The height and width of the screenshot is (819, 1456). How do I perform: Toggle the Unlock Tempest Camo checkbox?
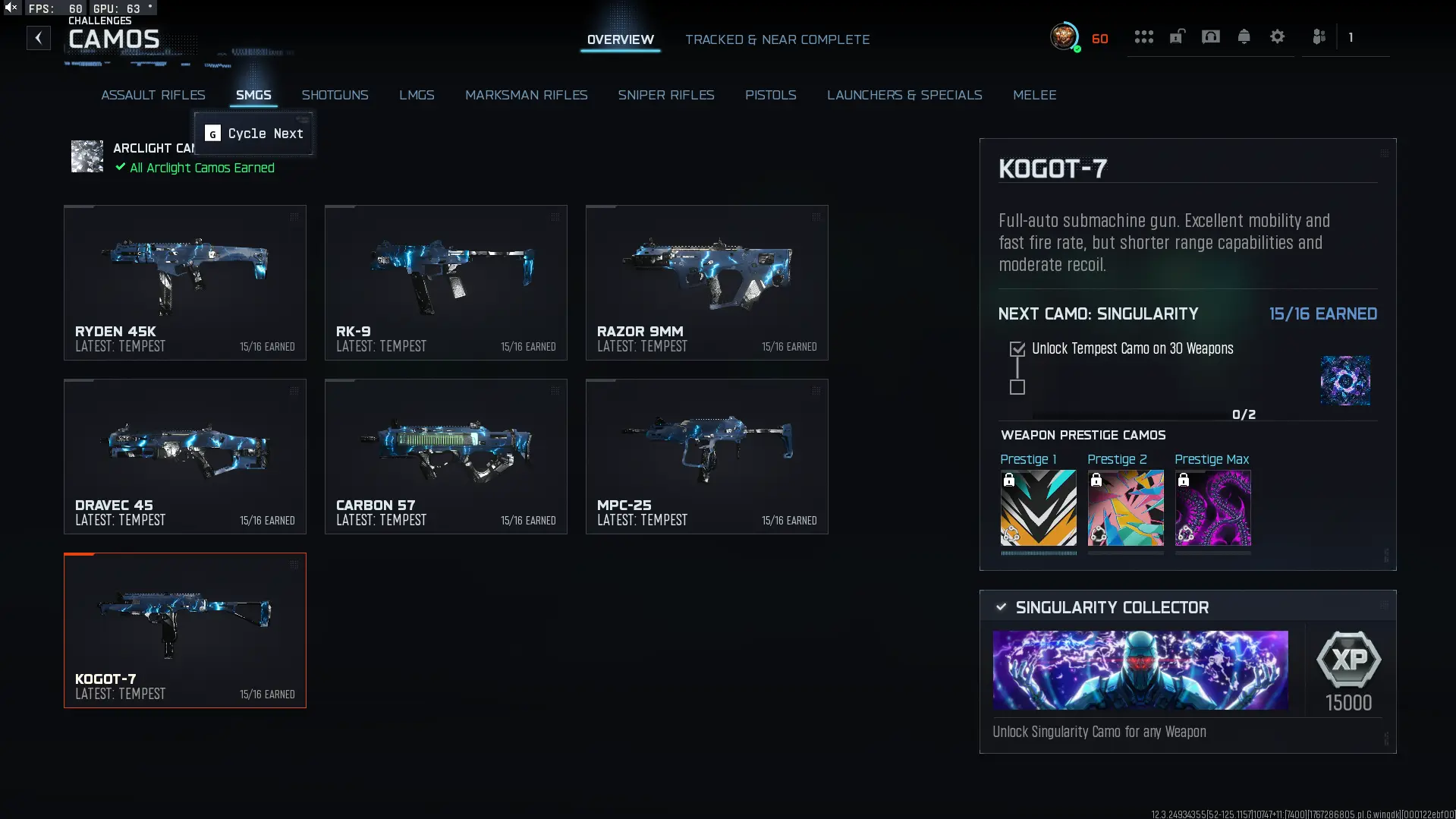tap(1017, 348)
